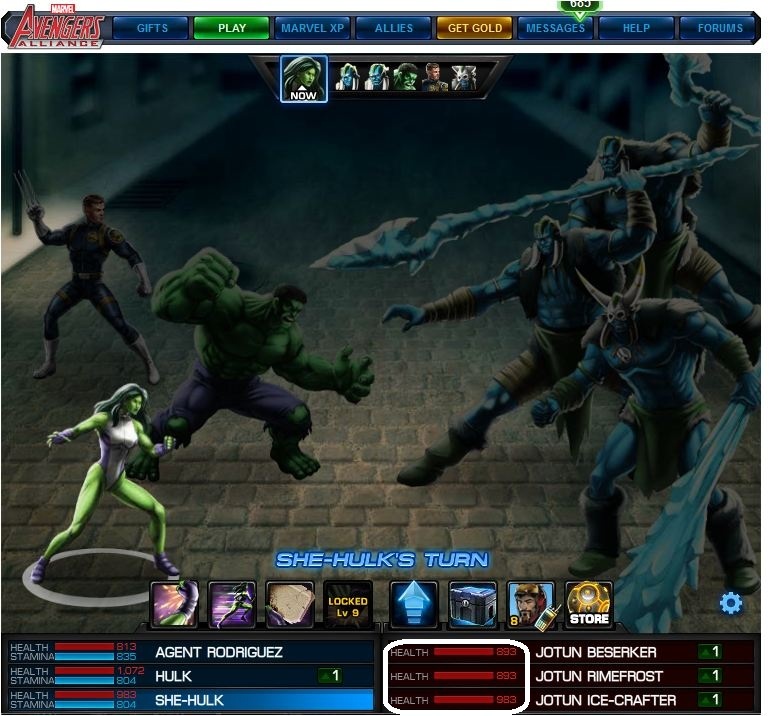Visit the Forums link
This screenshot has height=716, width=770.
pyautogui.click(x=719, y=28)
